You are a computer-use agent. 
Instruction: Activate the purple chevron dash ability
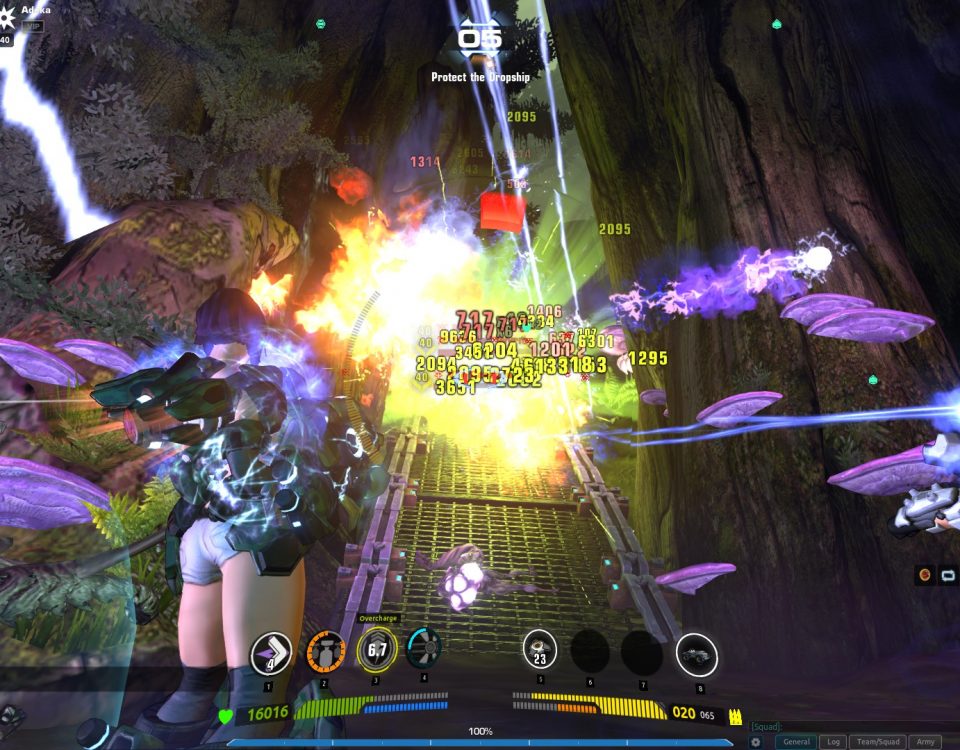click(x=270, y=653)
